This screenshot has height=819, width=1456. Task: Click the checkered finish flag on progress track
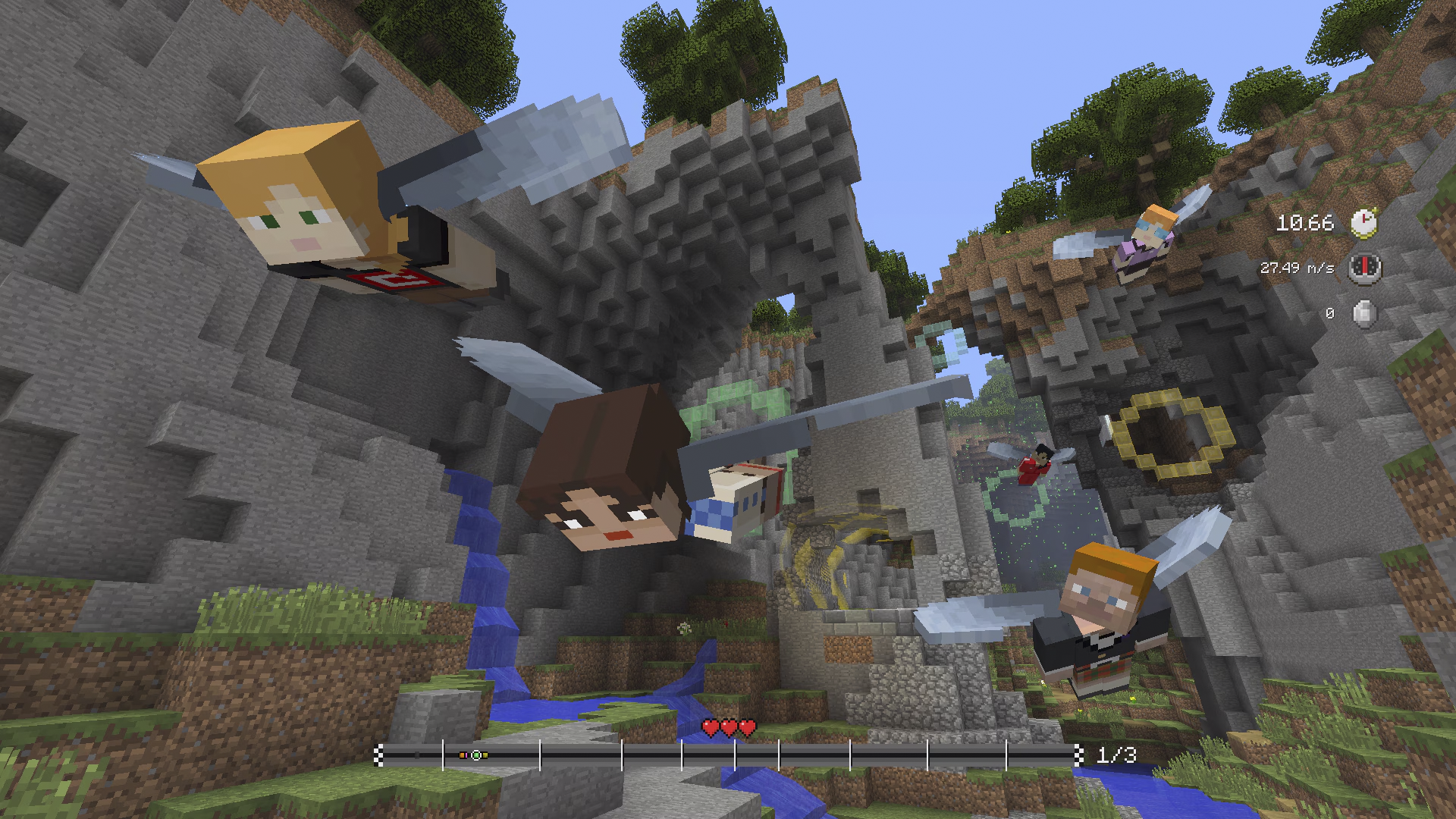pyautogui.click(x=1078, y=755)
